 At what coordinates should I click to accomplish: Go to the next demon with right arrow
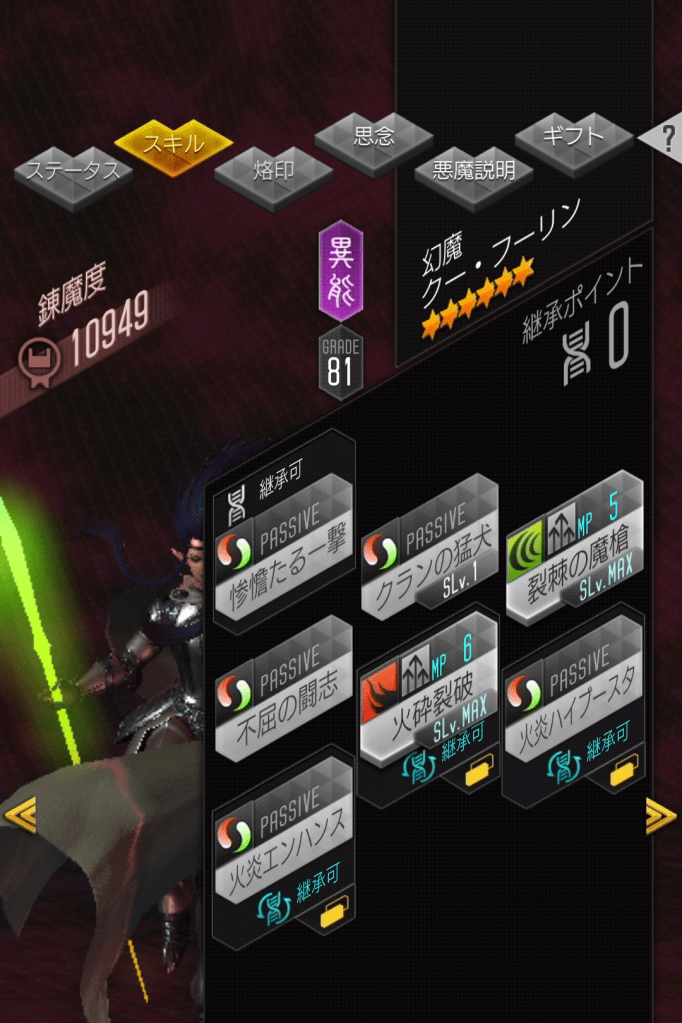click(x=660, y=816)
